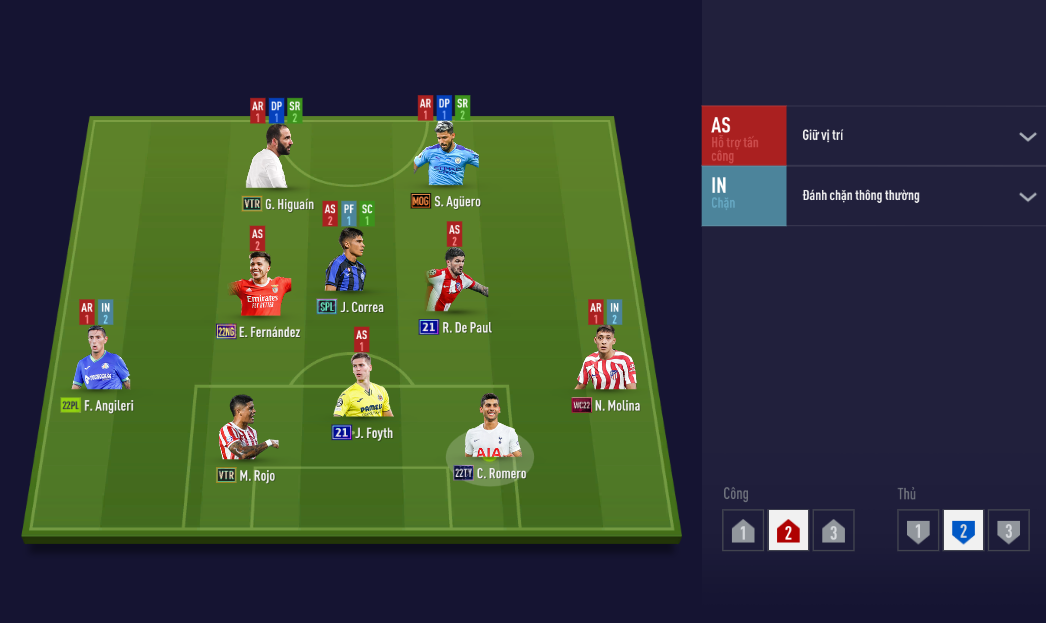Choose midfielder E. Fernández

click(x=260, y=286)
